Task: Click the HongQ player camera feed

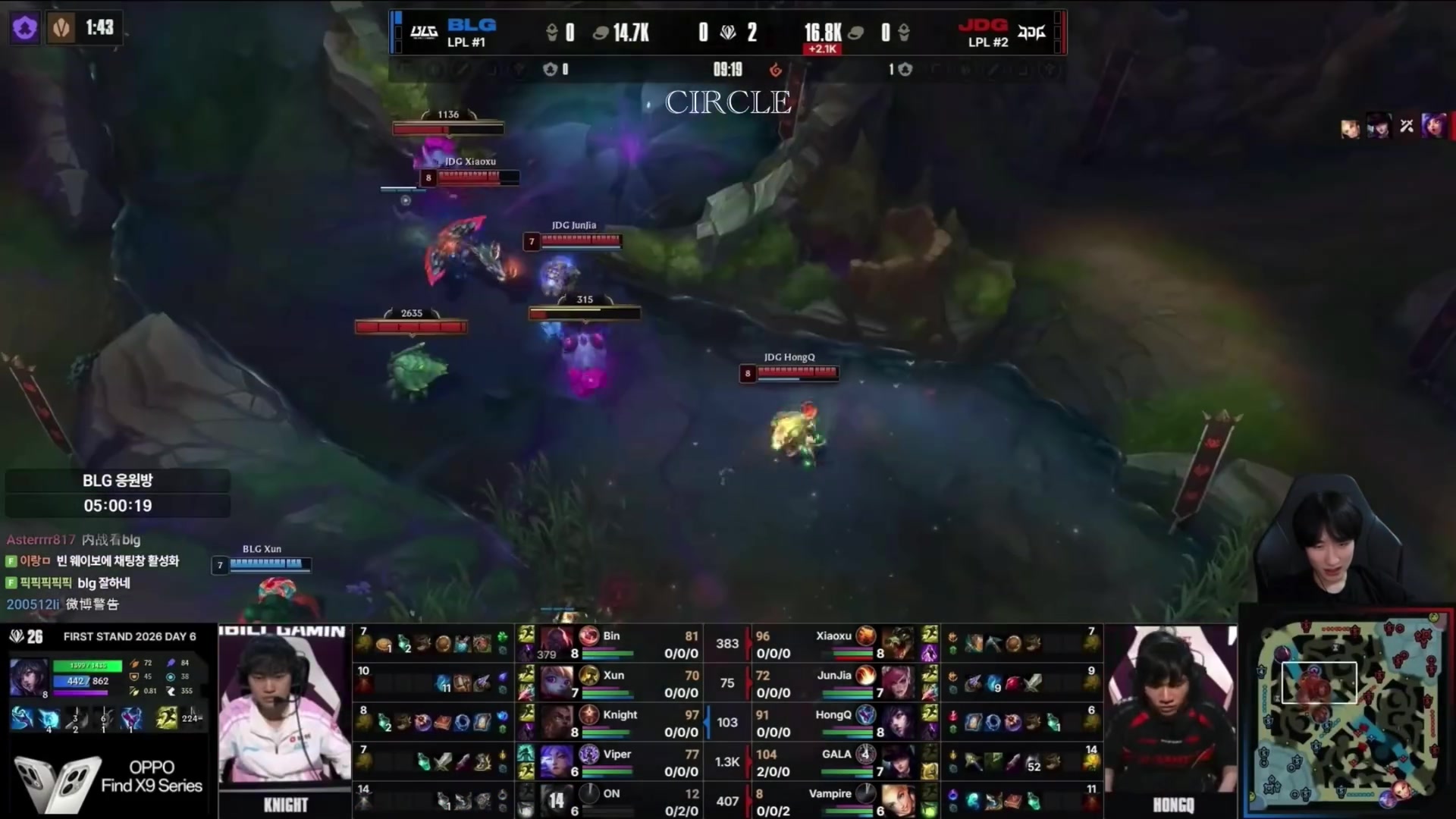Action: pyautogui.click(x=1172, y=717)
